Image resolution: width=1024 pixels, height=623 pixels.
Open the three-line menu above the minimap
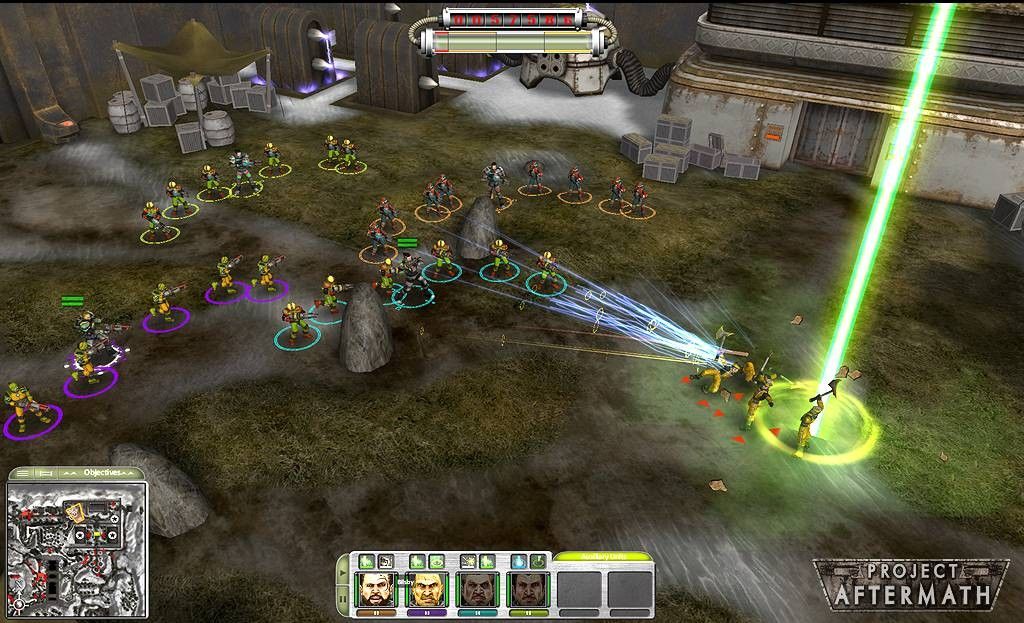point(21,472)
